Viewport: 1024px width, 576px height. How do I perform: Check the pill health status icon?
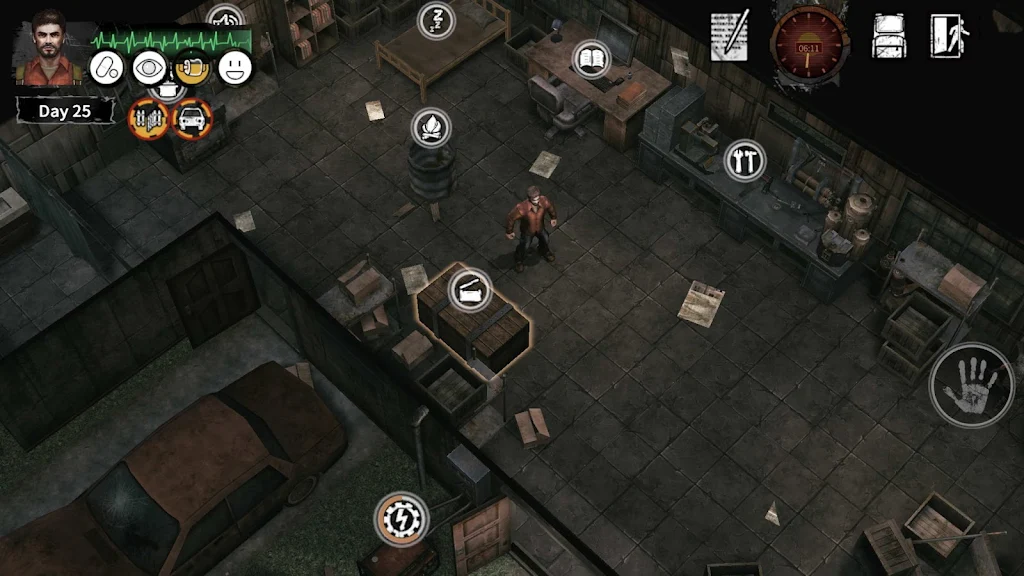[106, 68]
